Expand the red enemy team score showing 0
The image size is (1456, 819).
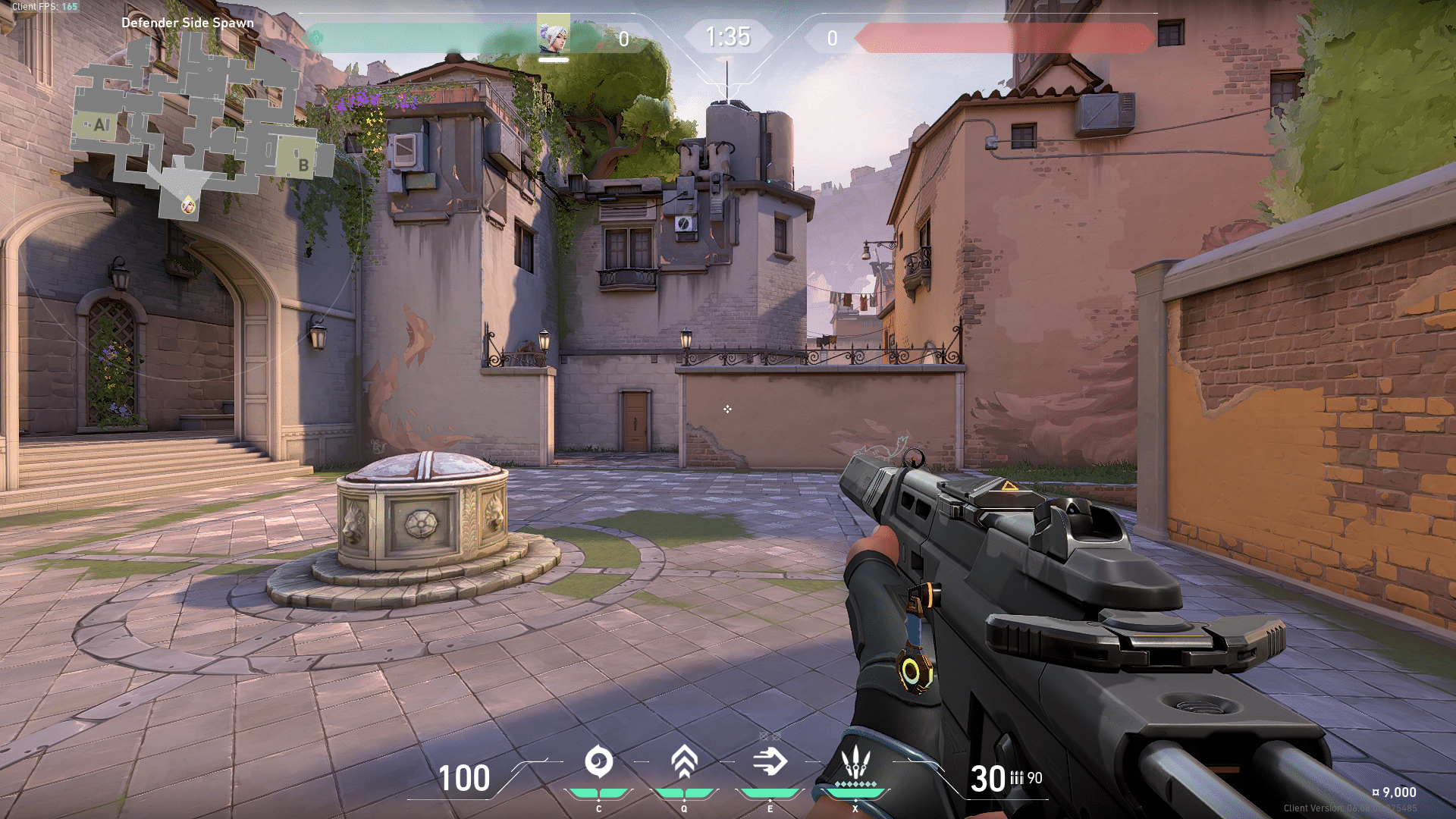832,36
